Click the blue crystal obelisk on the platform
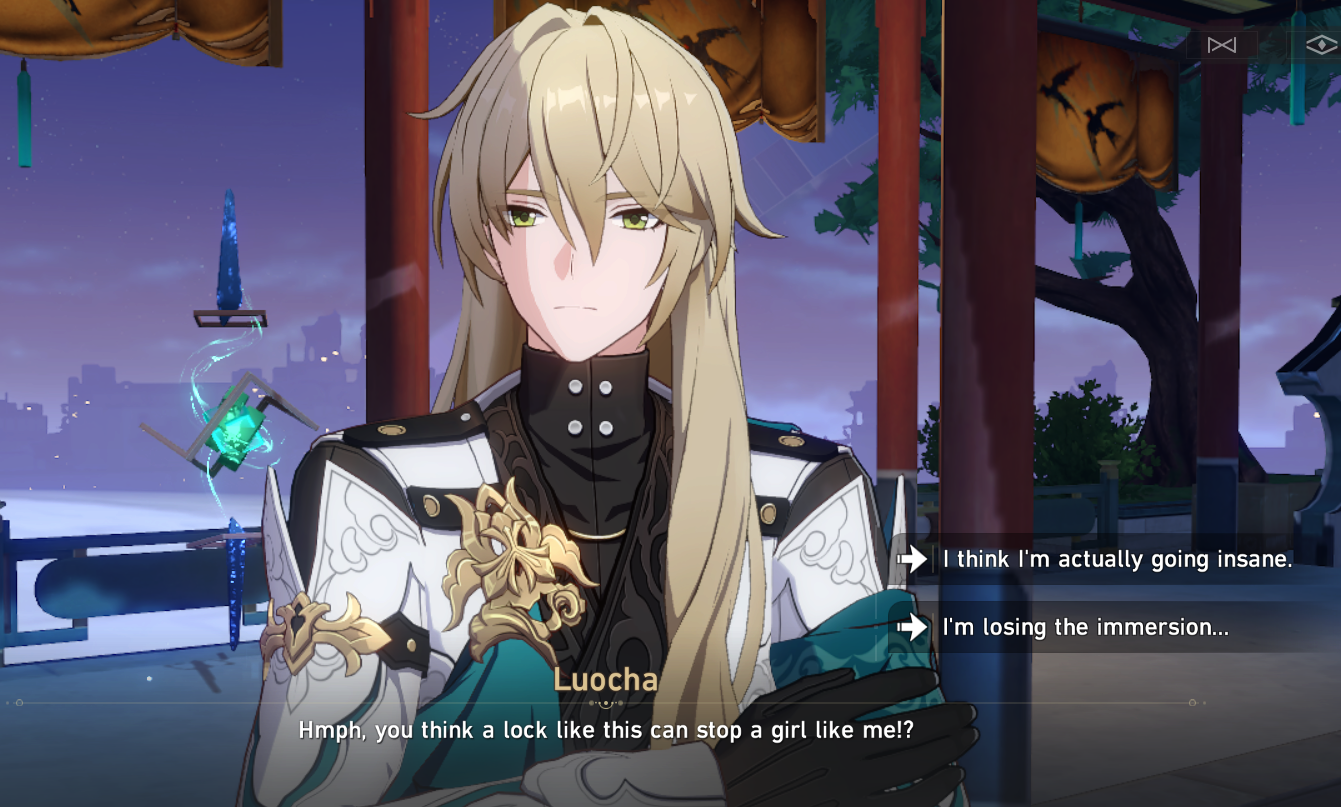 click(232, 252)
